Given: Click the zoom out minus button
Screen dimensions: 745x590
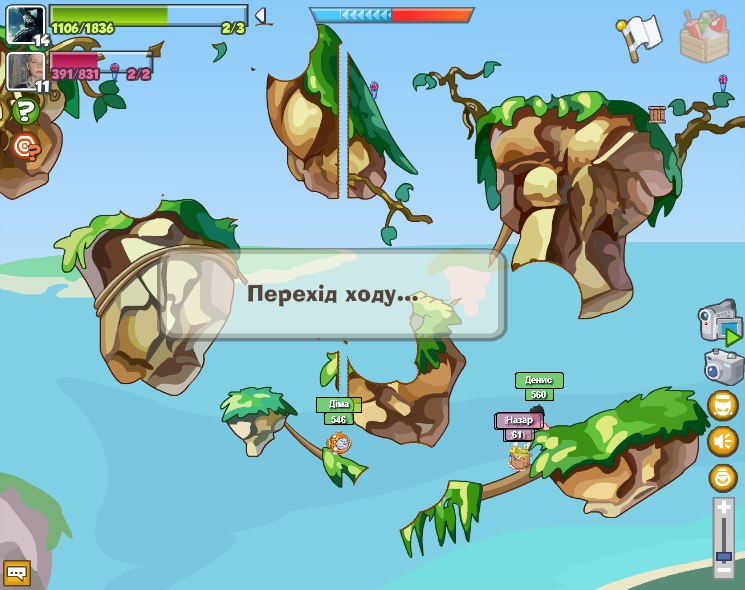Looking at the screenshot, I should click(724, 571).
